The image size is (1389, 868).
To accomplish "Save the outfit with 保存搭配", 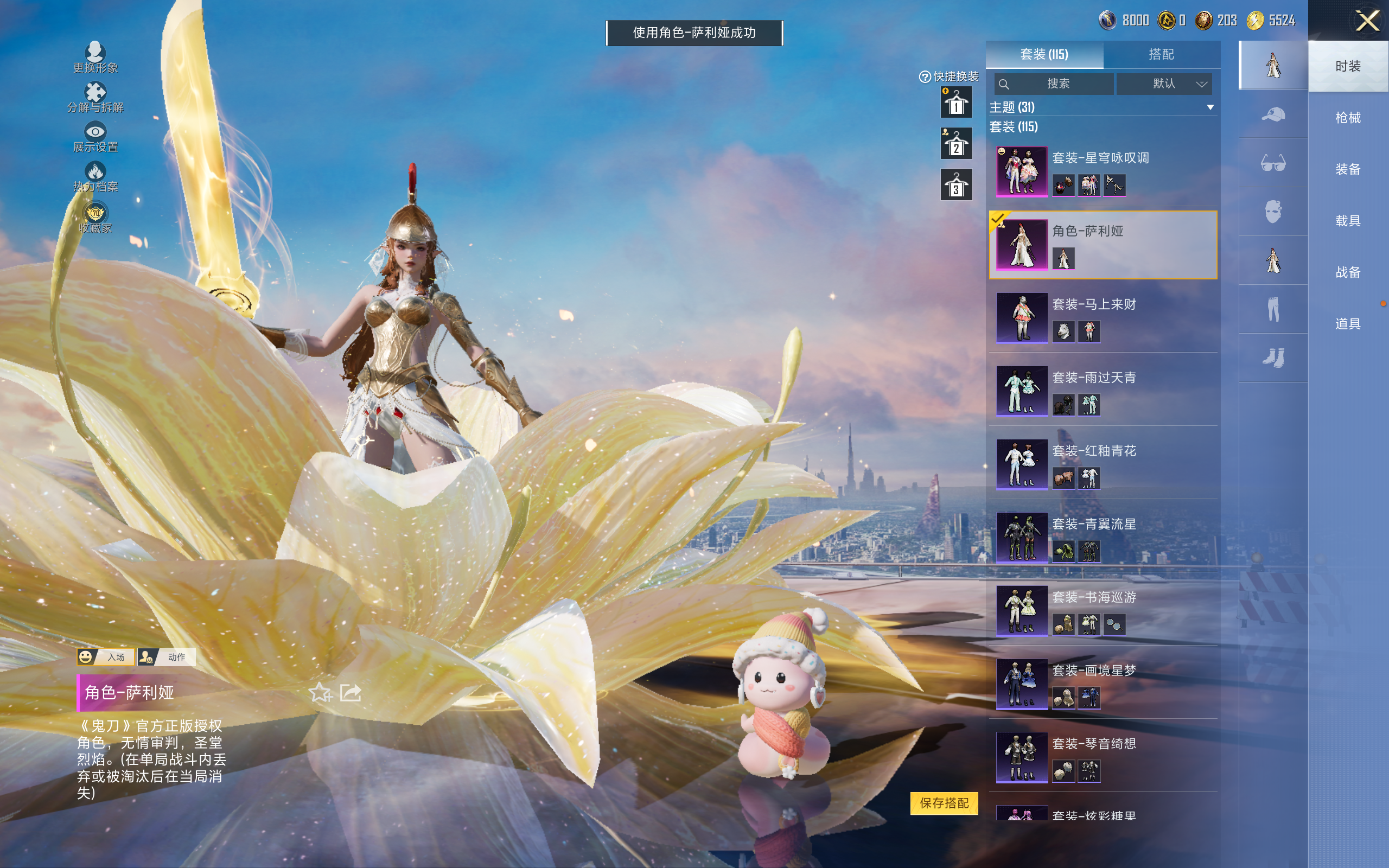I will point(944,802).
